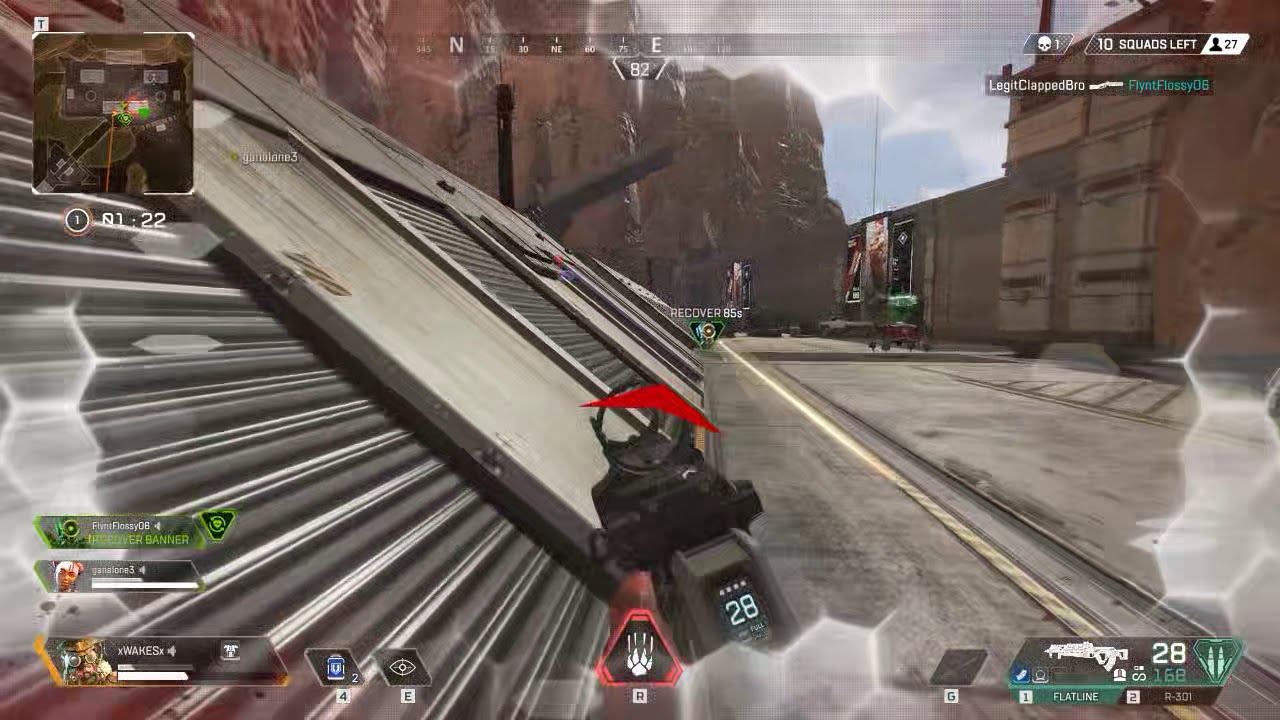
Task: Switch to the R-301 weapon slot
Action: [x=1180, y=696]
